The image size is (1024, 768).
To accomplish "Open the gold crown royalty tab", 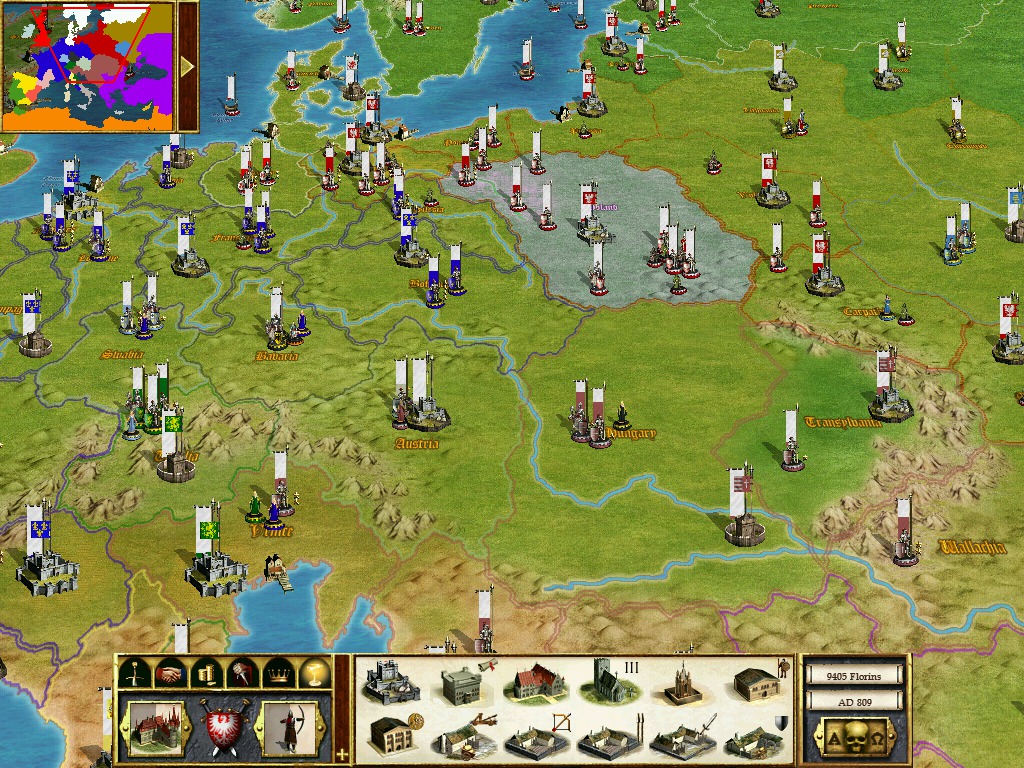I will click(278, 673).
